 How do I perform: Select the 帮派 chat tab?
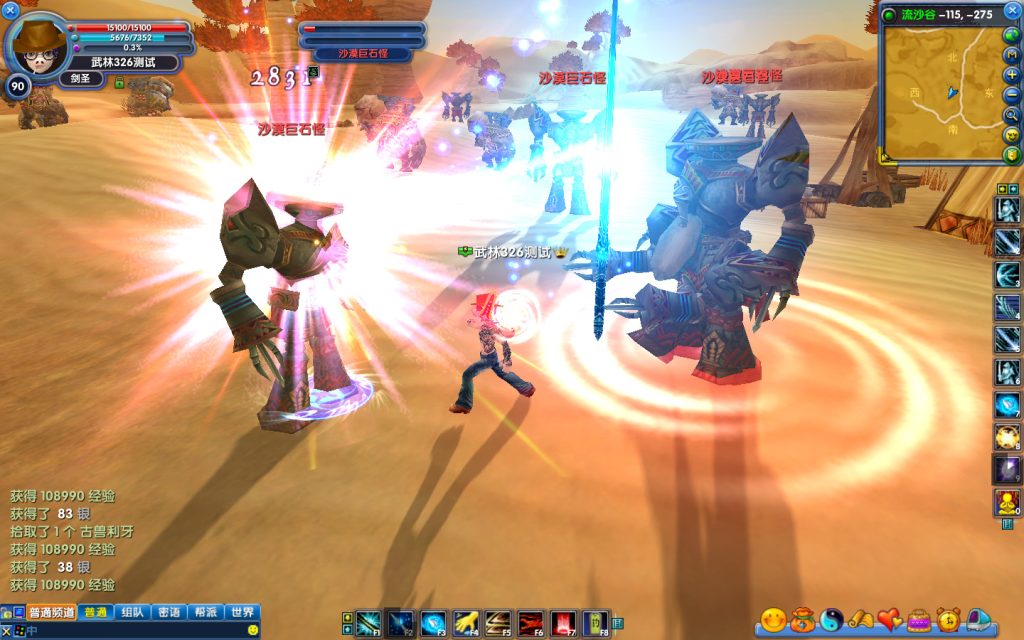205,613
